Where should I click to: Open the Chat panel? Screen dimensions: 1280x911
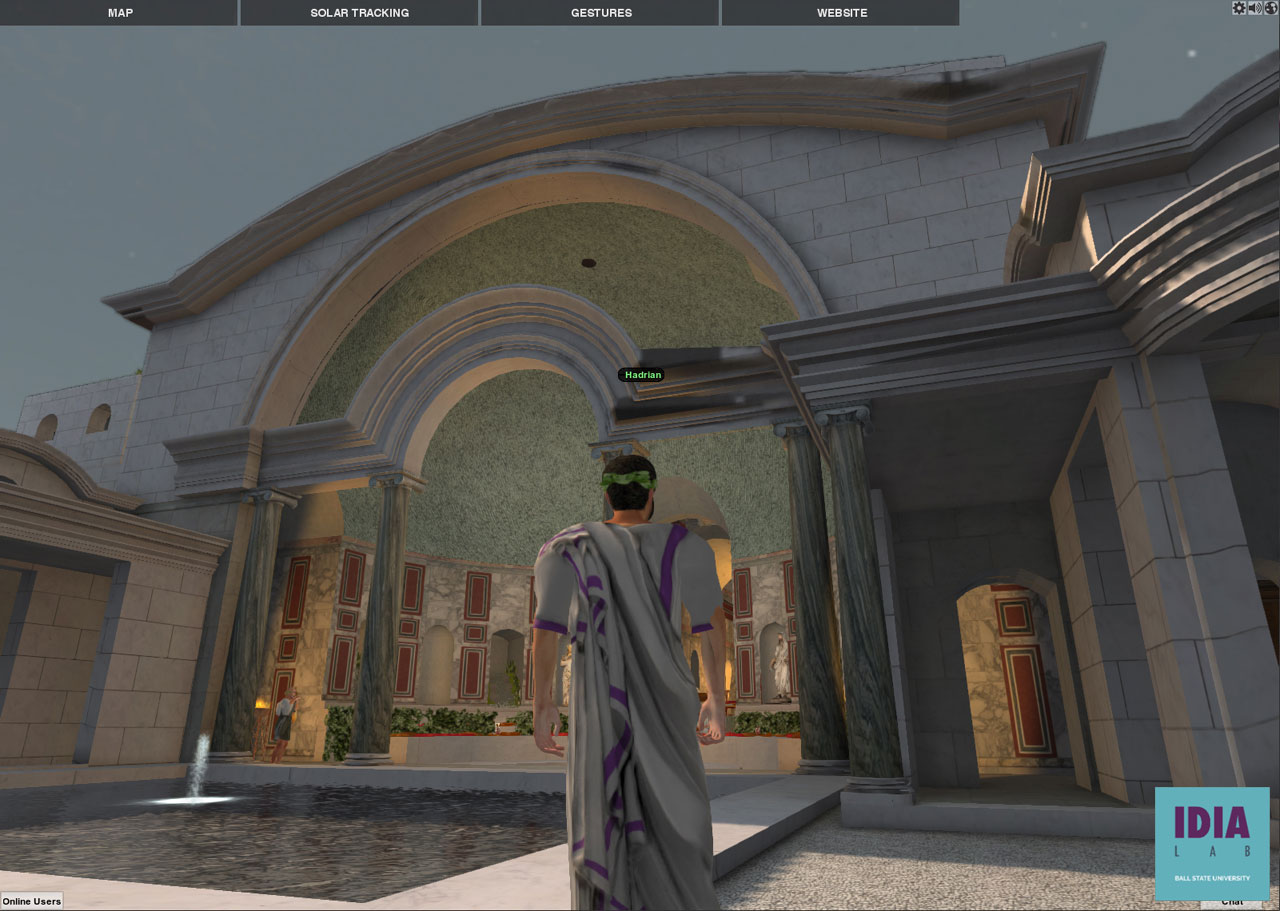(1232, 903)
